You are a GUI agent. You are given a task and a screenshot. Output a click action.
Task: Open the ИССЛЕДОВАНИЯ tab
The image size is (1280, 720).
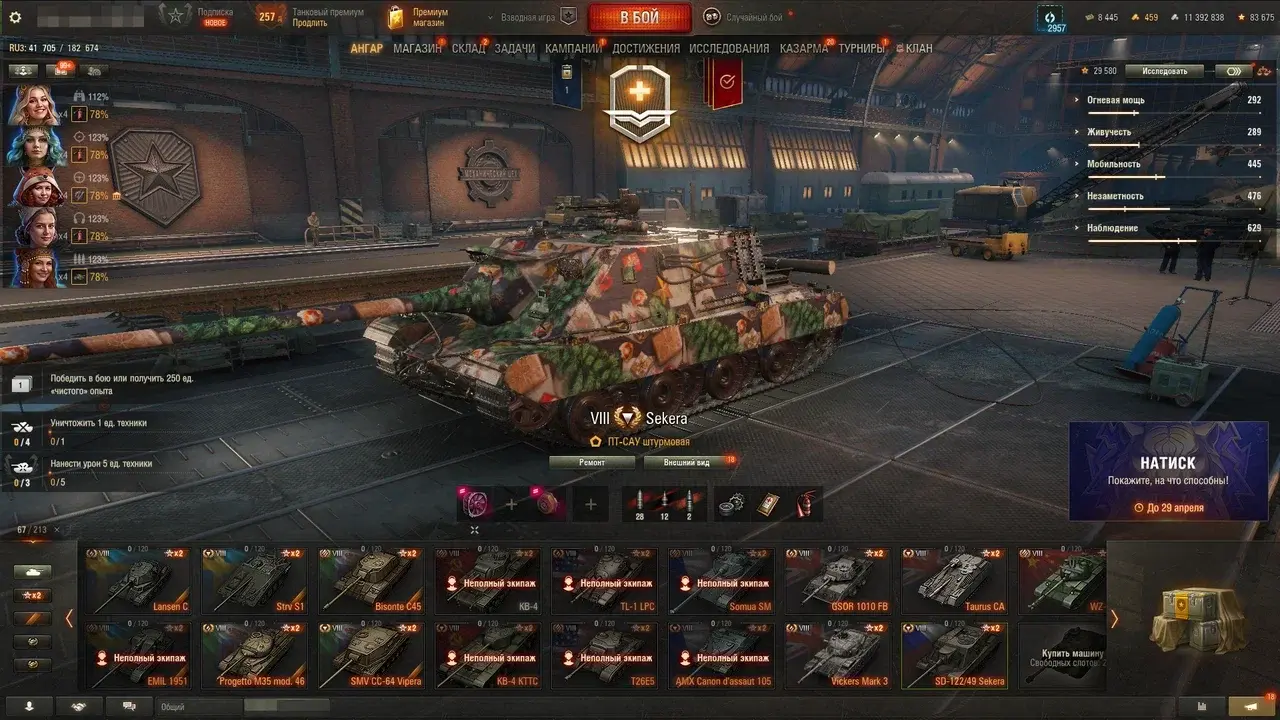pyautogui.click(x=729, y=48)
